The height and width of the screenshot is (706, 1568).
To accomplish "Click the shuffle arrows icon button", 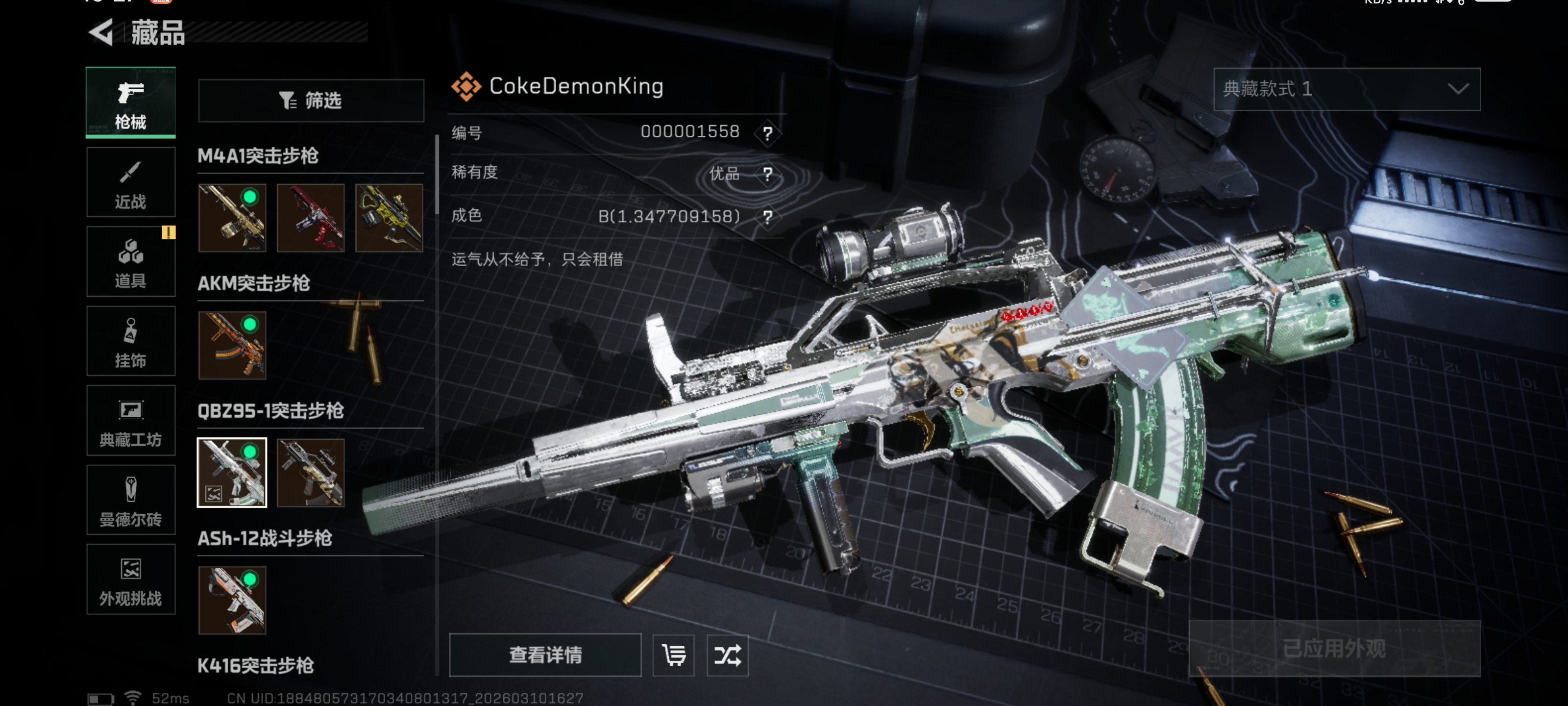I will (x=727, y=656).
